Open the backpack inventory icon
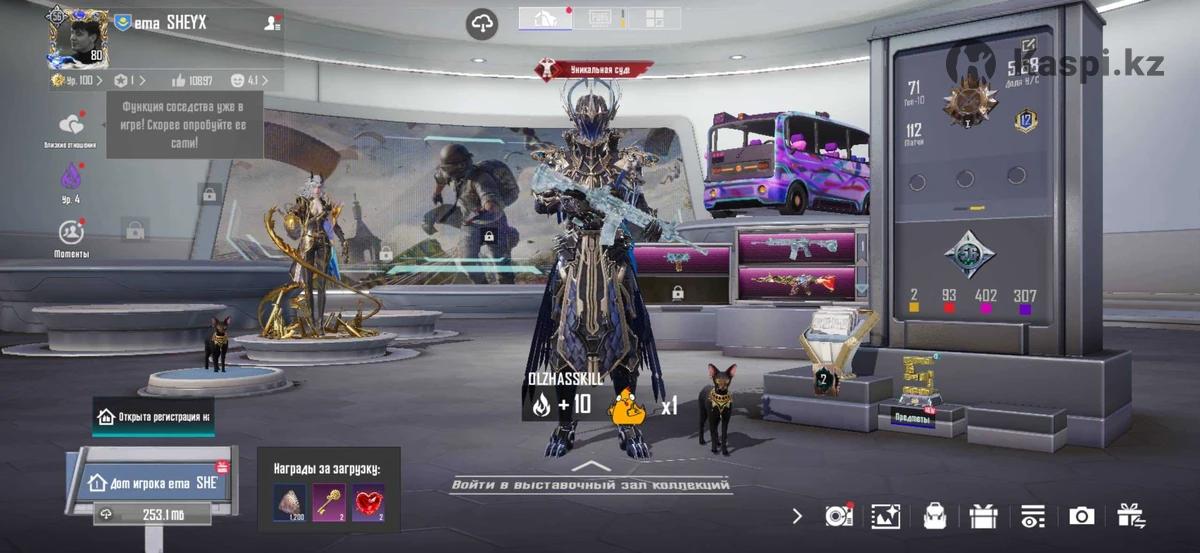Viewport: 1200px width, 553px height. pos(935,516)
